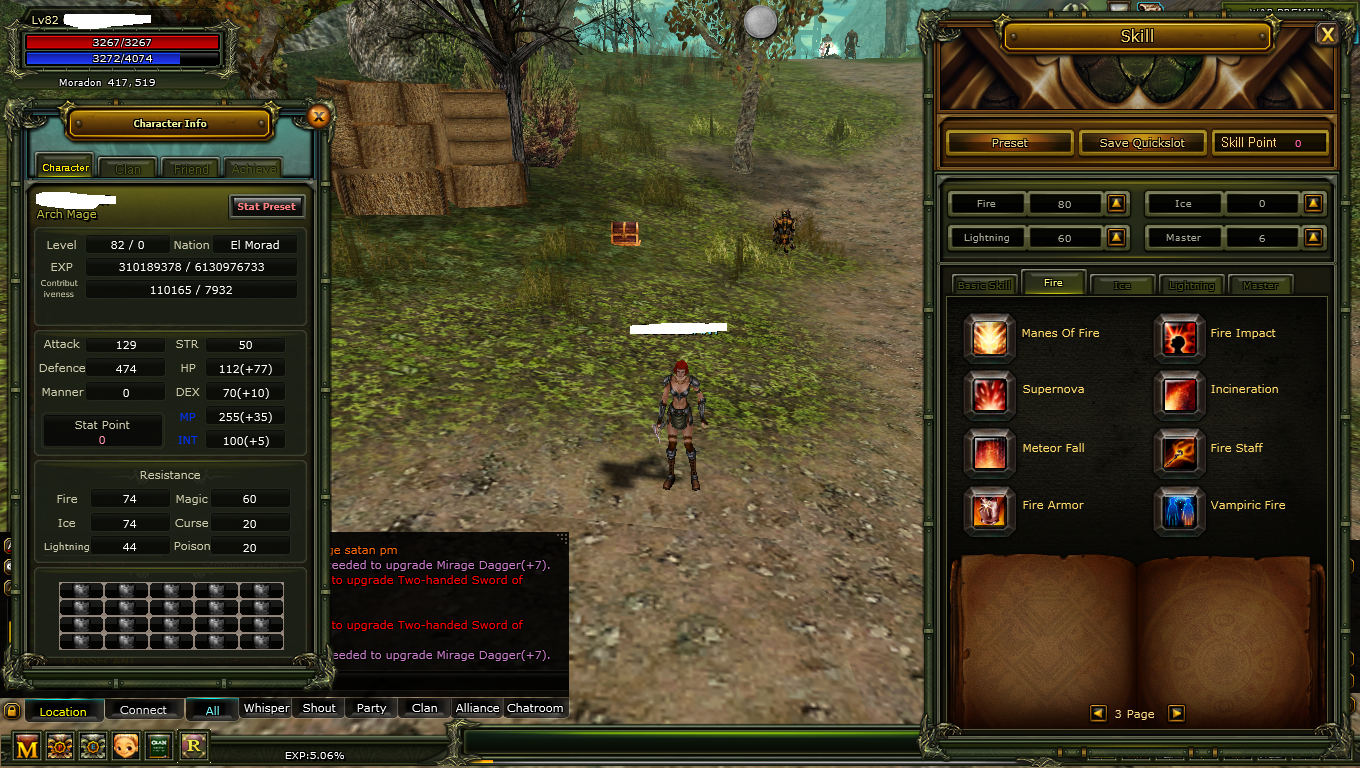Select the Clan tab in Character Info
Image resolution: width=1360 pixels, height=768 pixels.
(x=127, y=167)
